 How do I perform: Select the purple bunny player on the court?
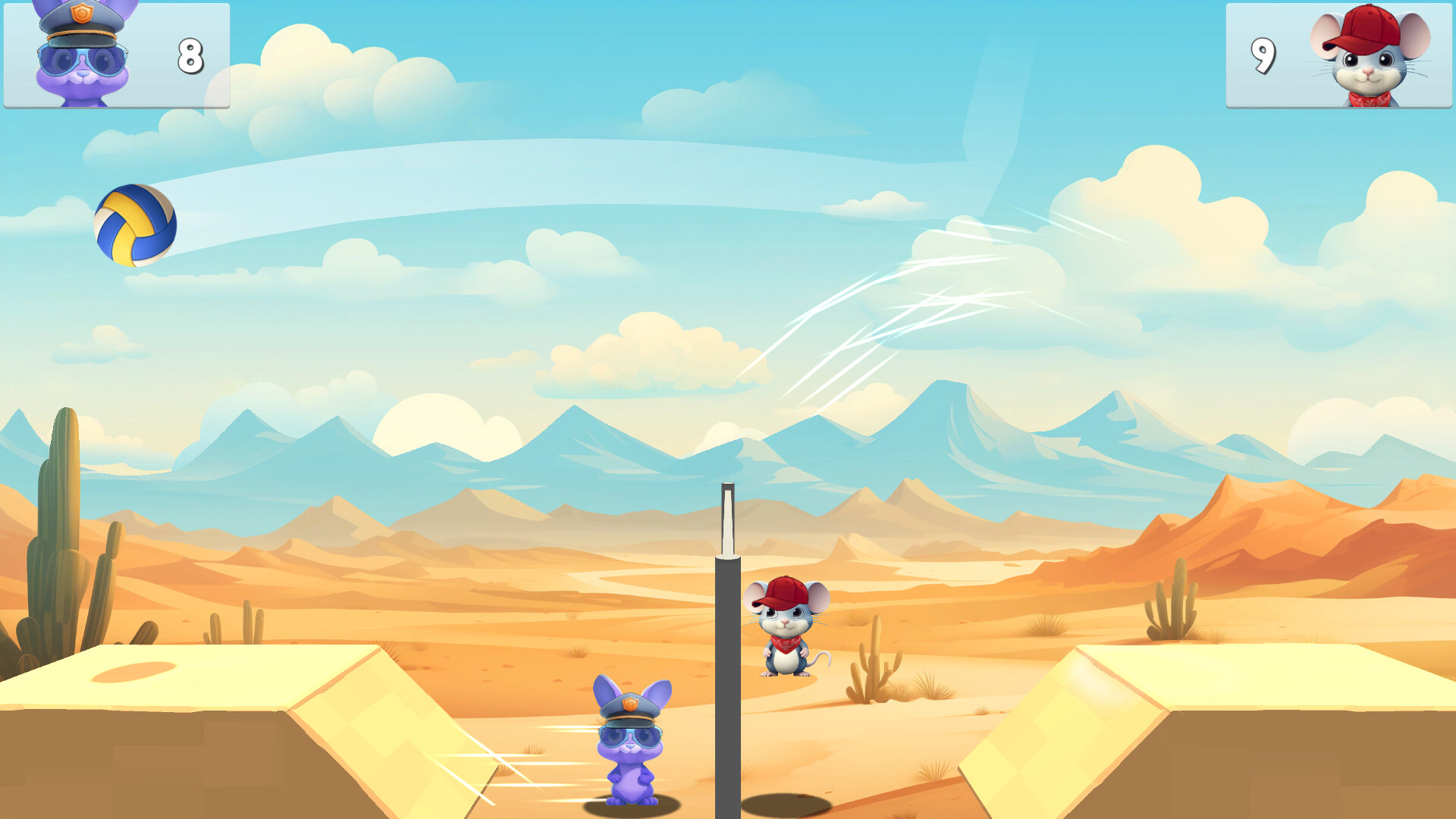631,743
